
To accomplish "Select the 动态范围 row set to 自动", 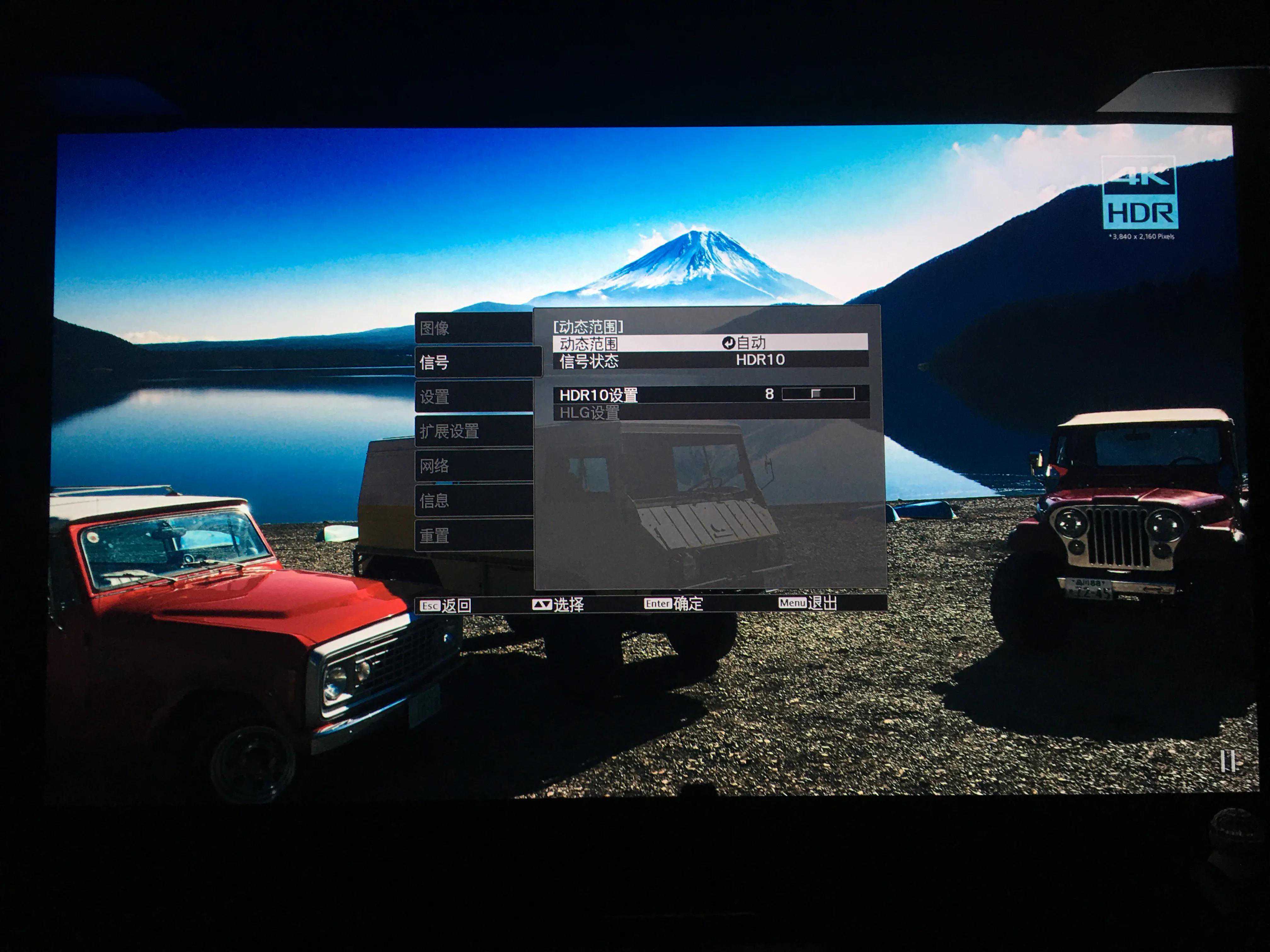I will 710,343.
